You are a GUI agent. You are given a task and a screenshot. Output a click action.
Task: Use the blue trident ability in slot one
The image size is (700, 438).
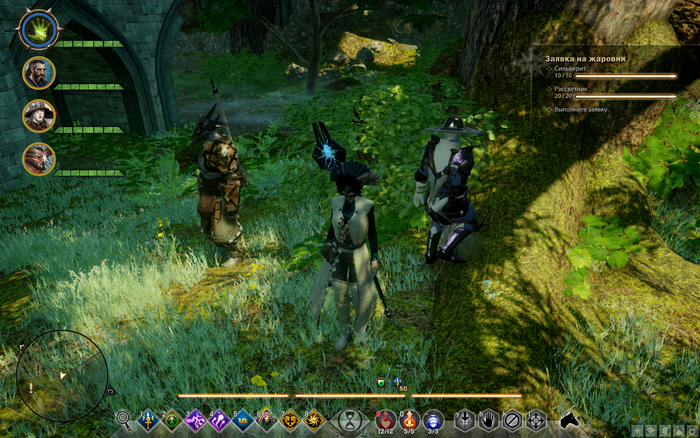[x=148, y=420]
